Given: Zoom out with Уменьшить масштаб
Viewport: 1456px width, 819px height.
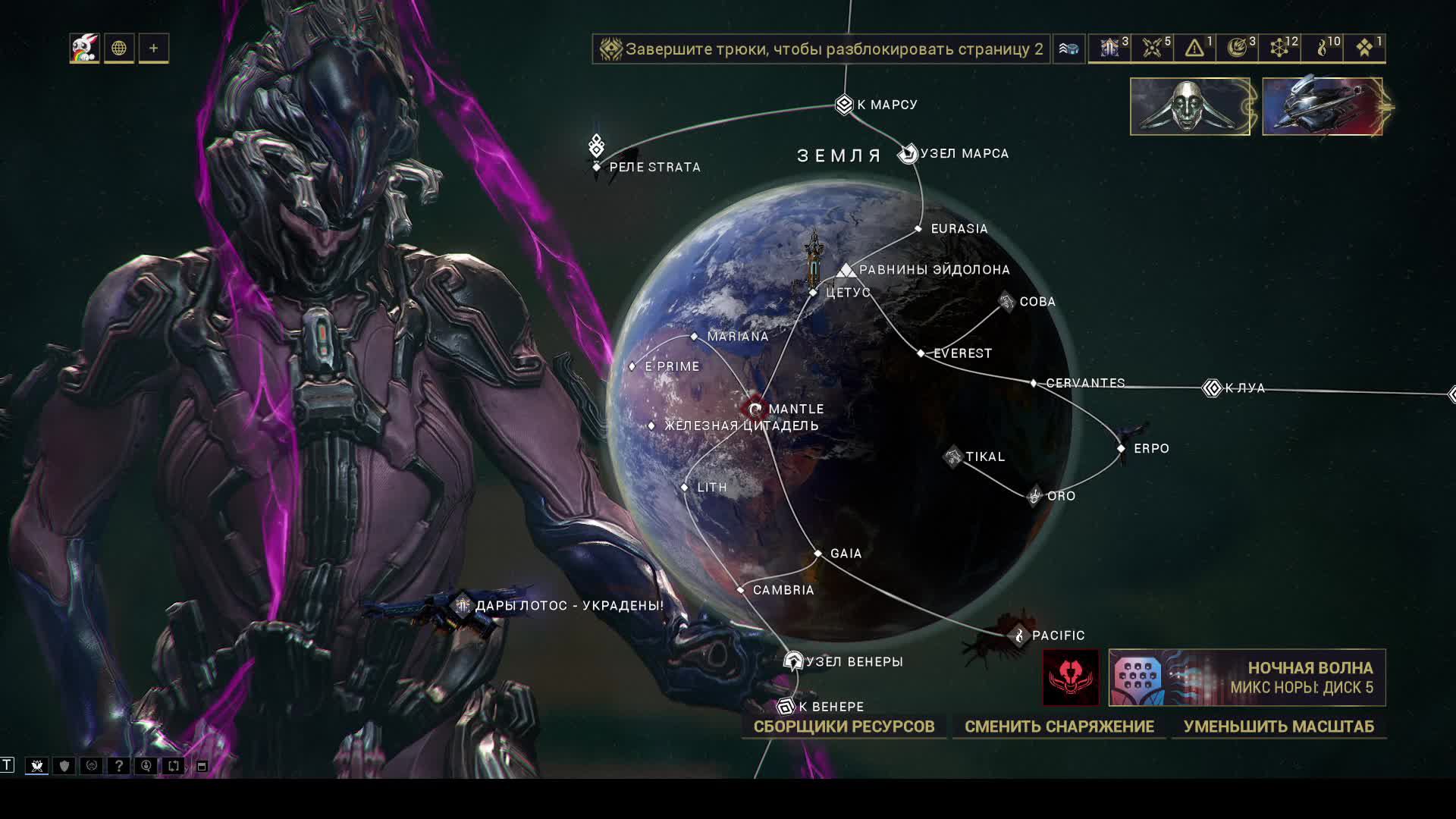Looking at the screenshot, I should (x=1278, y=726).
